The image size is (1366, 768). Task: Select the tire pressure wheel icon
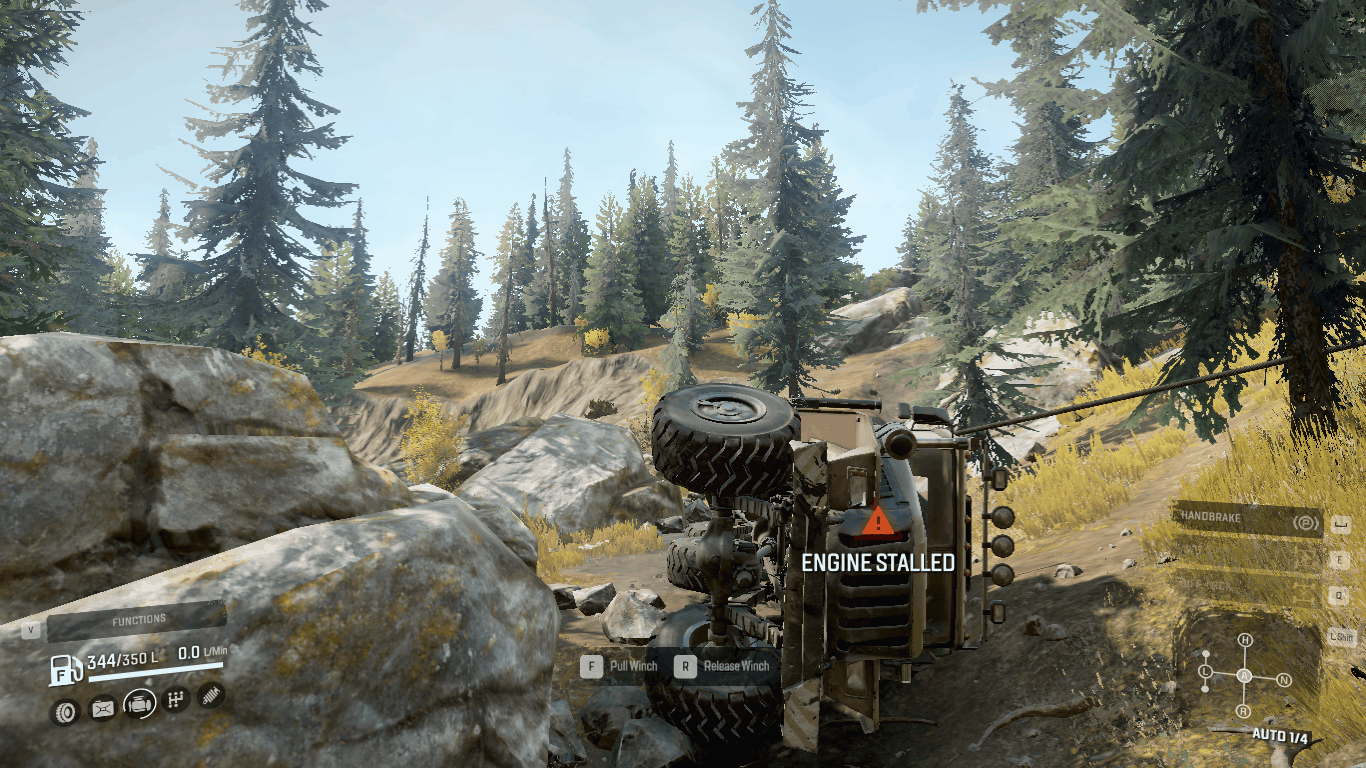pos(65,710)
